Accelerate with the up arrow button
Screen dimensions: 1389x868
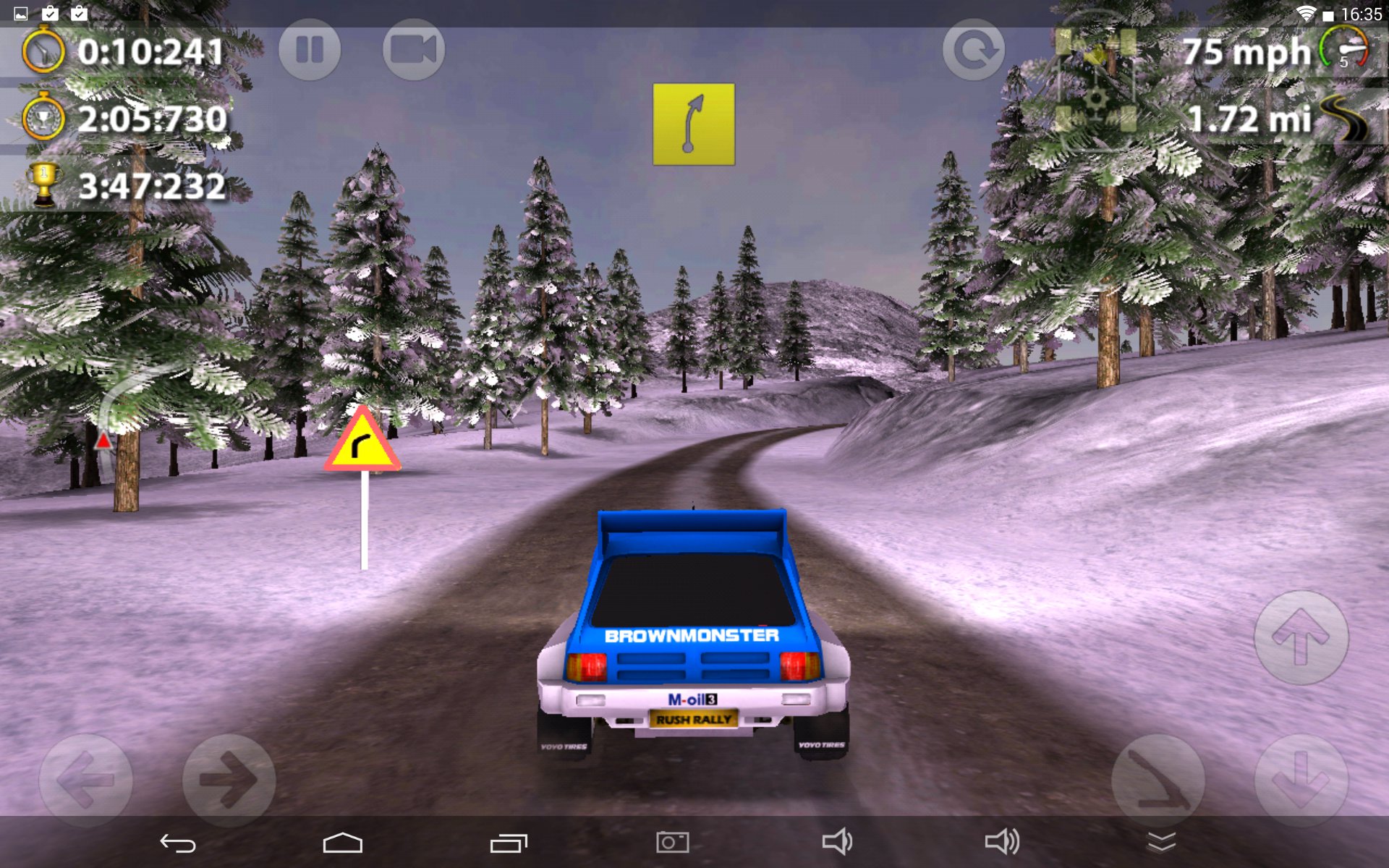coord(1301,637)
